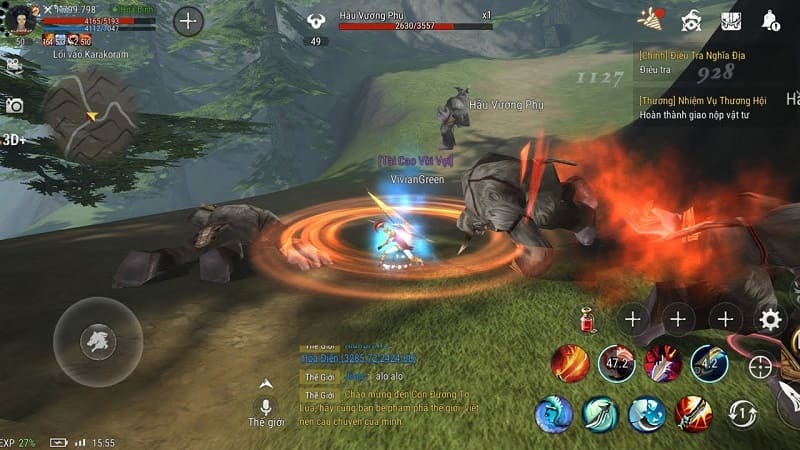800x450 pixels.
Task: Cast the orange fire slash skill
Action: [x=570, y=364]
